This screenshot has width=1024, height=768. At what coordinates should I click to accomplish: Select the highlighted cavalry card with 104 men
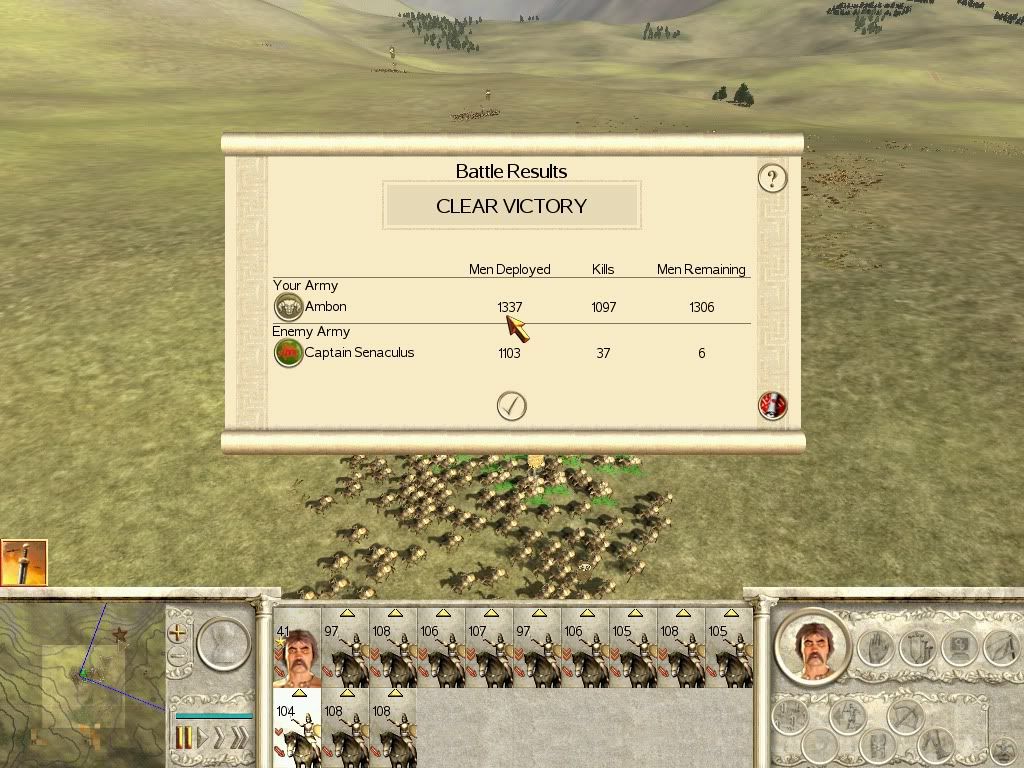[x=296, y=728]
